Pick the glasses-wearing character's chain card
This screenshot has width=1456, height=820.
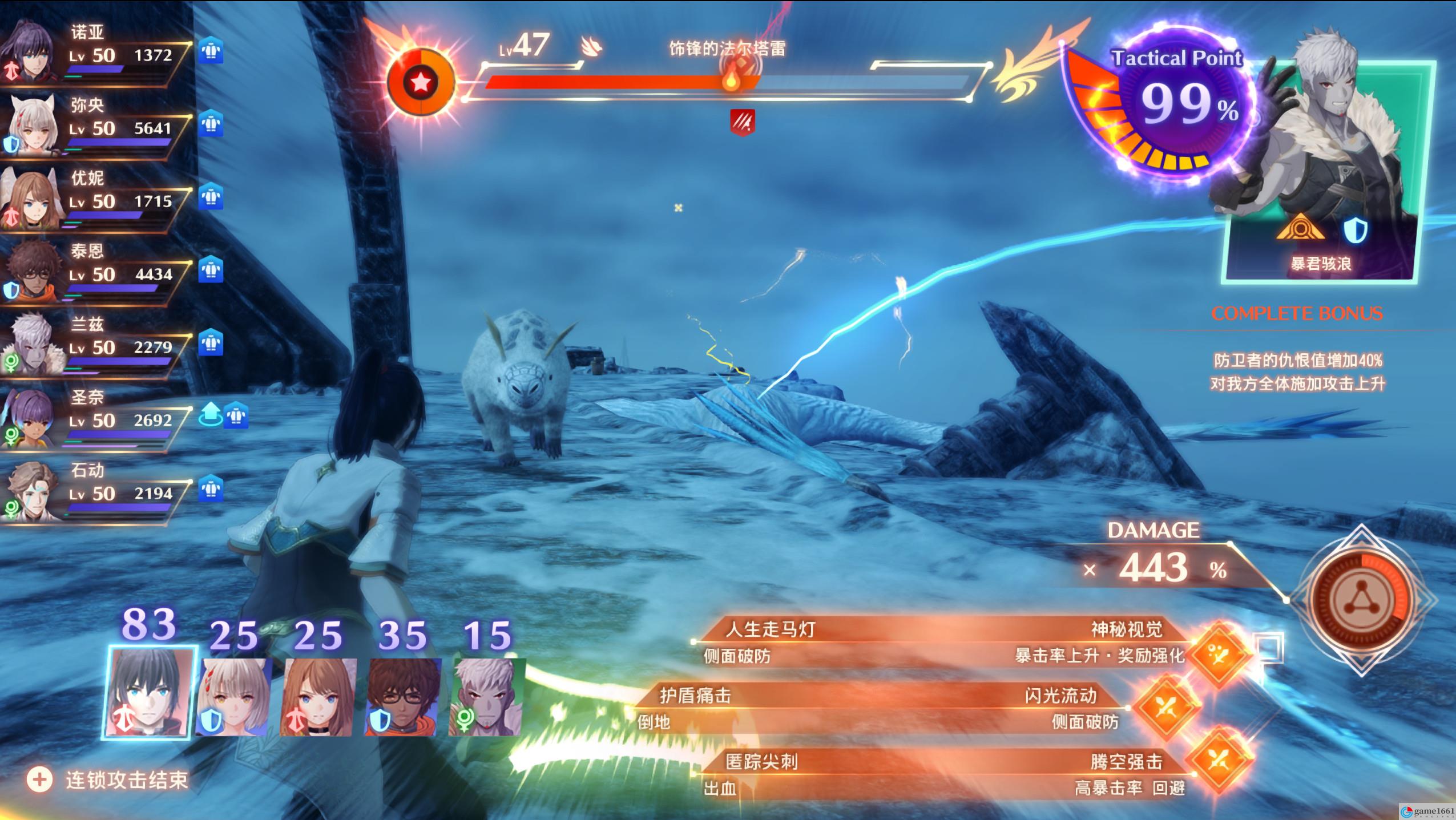point(402,696)
